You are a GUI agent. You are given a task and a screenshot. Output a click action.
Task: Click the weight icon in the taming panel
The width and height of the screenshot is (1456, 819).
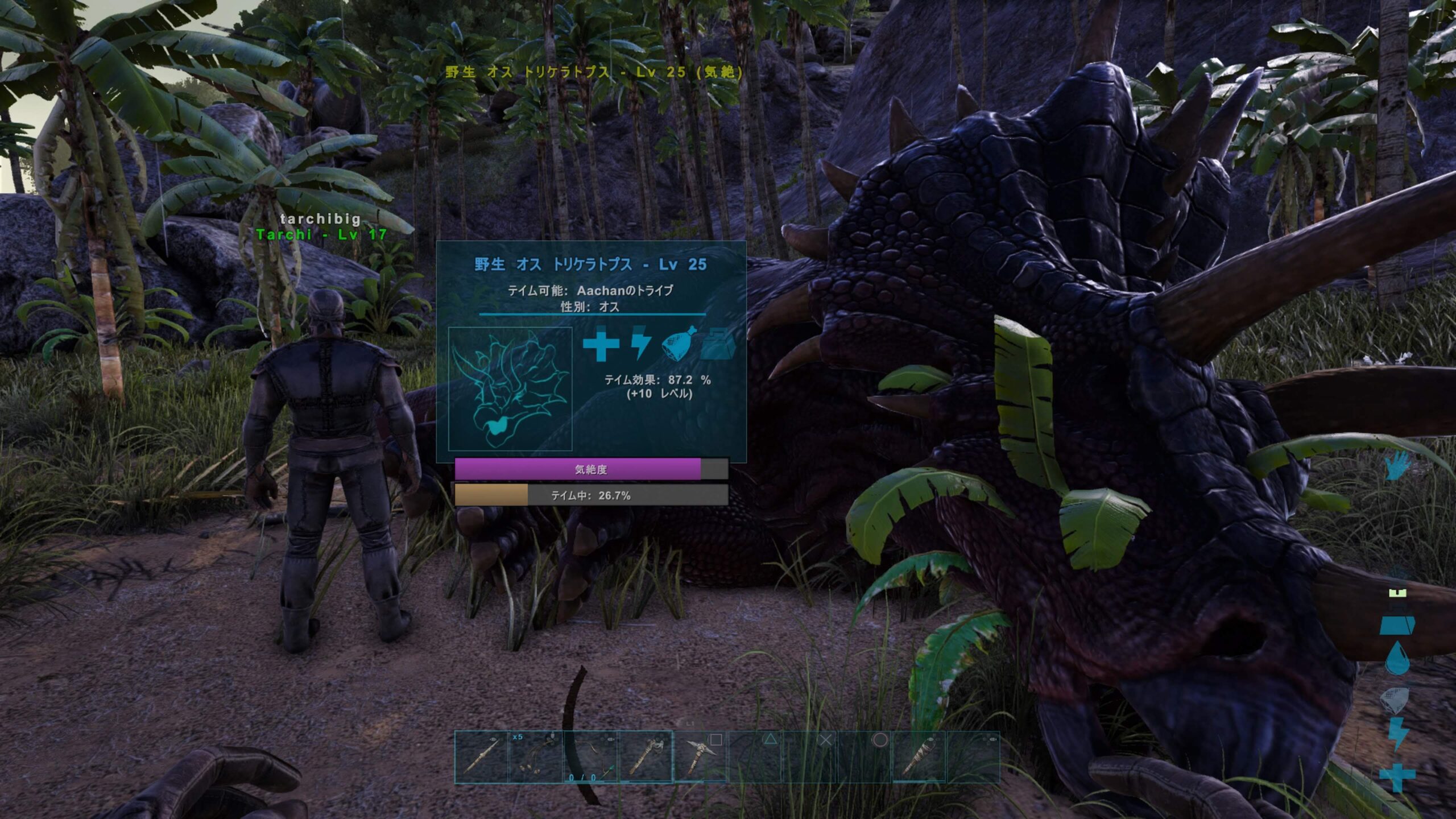pyautogui.click(x=718, y=345)
